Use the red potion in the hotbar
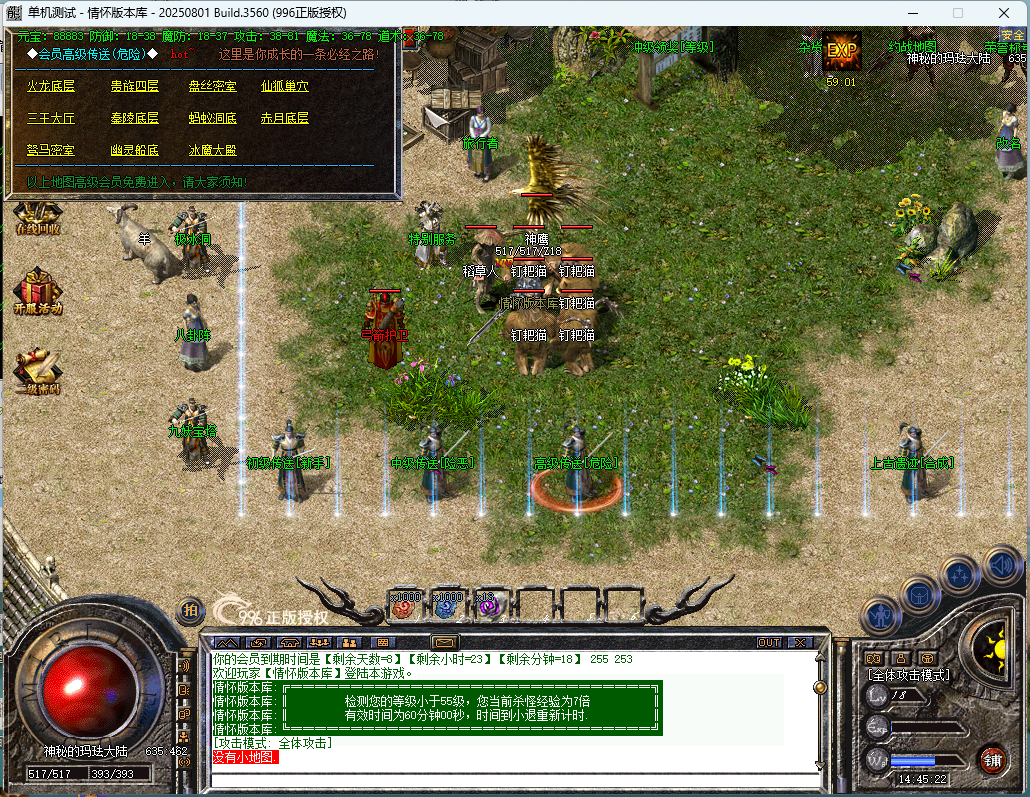 (x=405, y=605)
